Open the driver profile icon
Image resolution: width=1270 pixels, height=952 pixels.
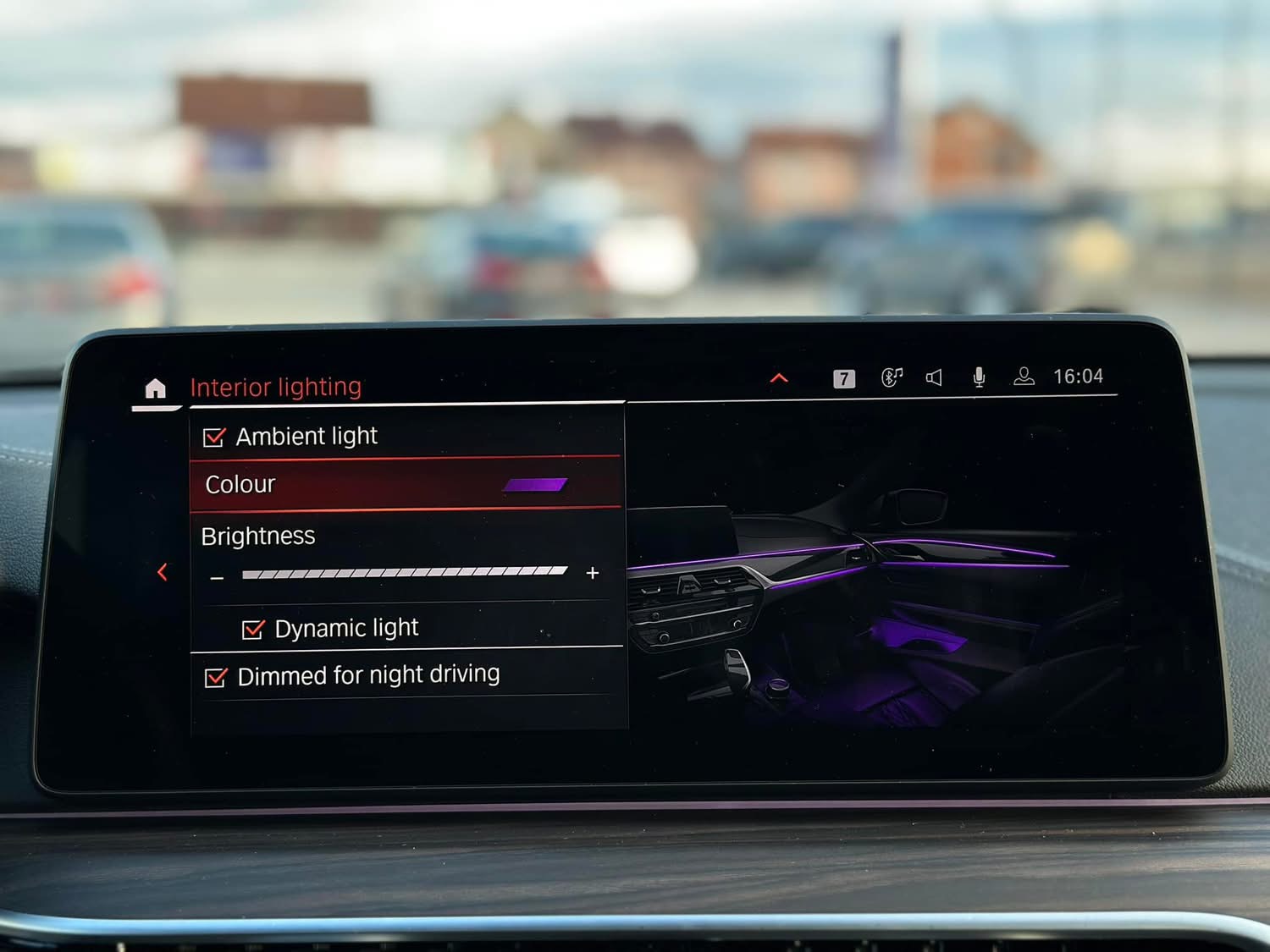point(1024,377)
